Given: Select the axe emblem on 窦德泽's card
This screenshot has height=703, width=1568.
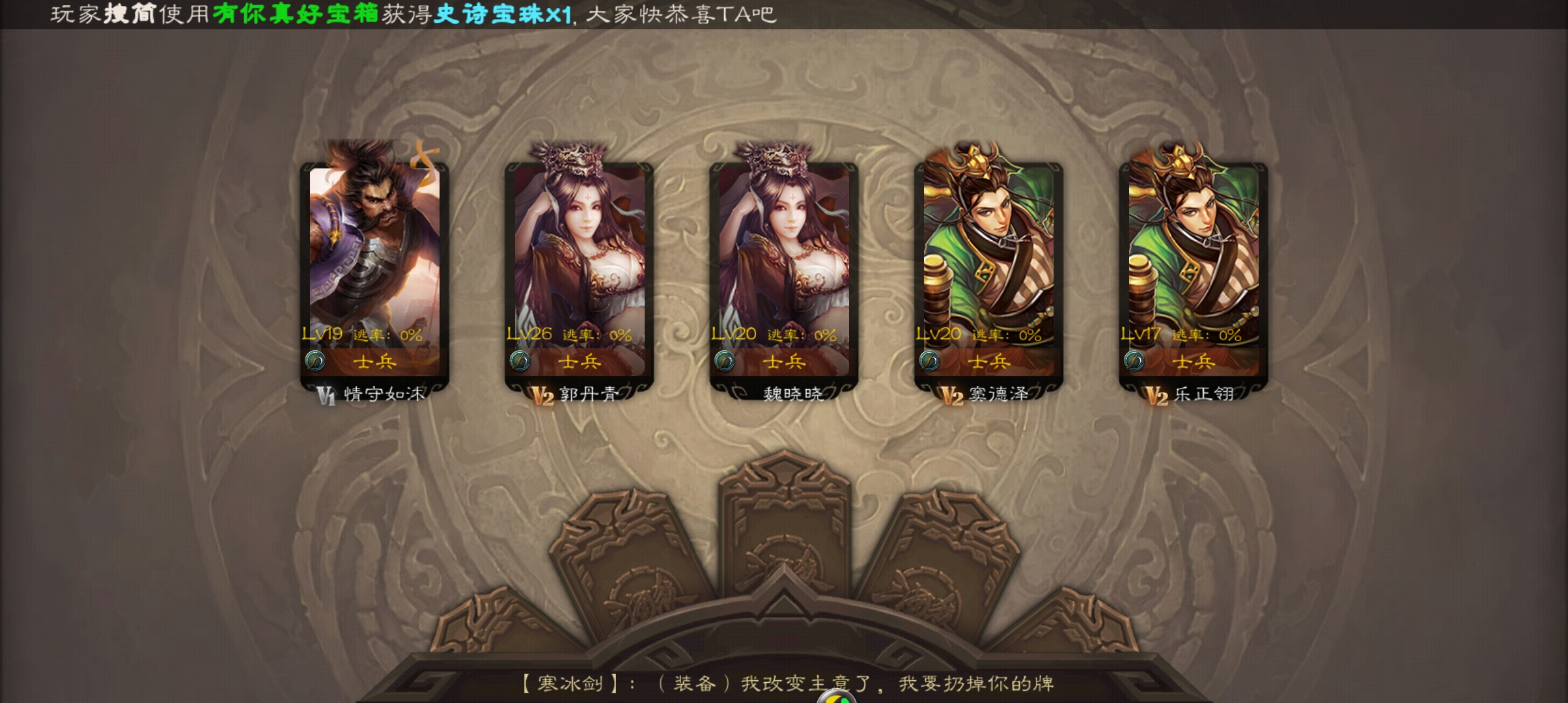Looking at the screenshot, I should 931,362.
